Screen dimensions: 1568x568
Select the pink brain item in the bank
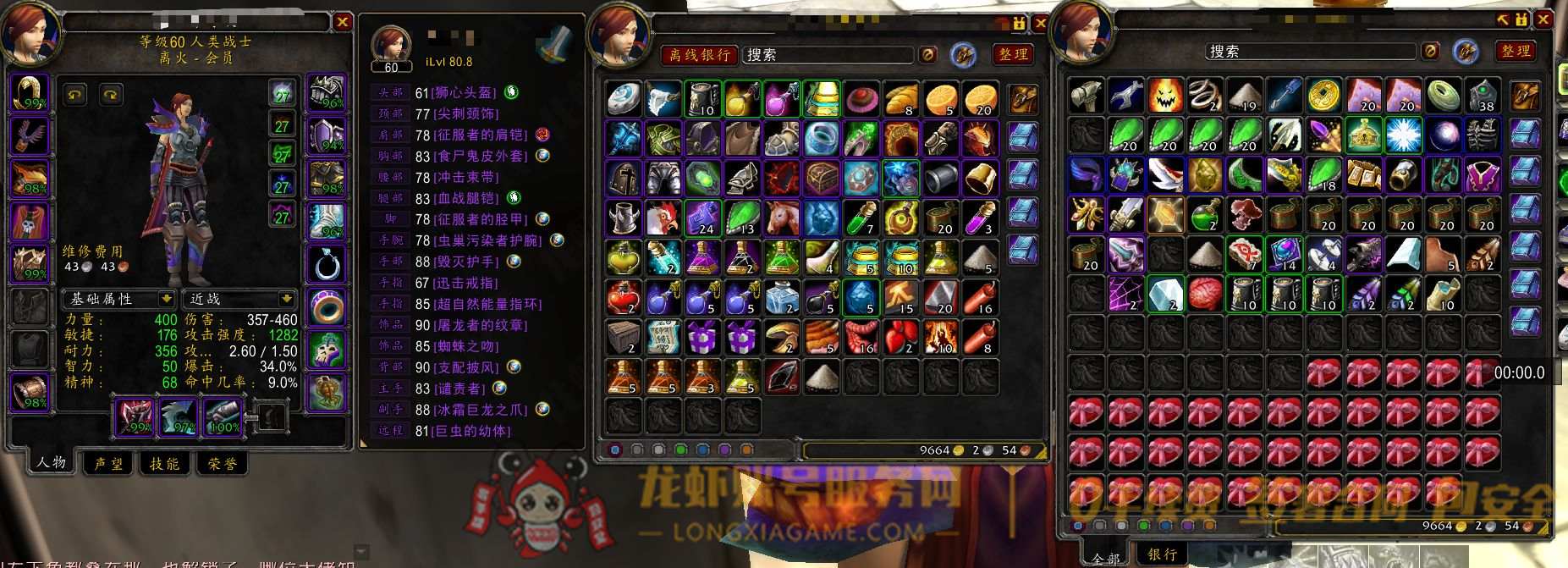1205,295
